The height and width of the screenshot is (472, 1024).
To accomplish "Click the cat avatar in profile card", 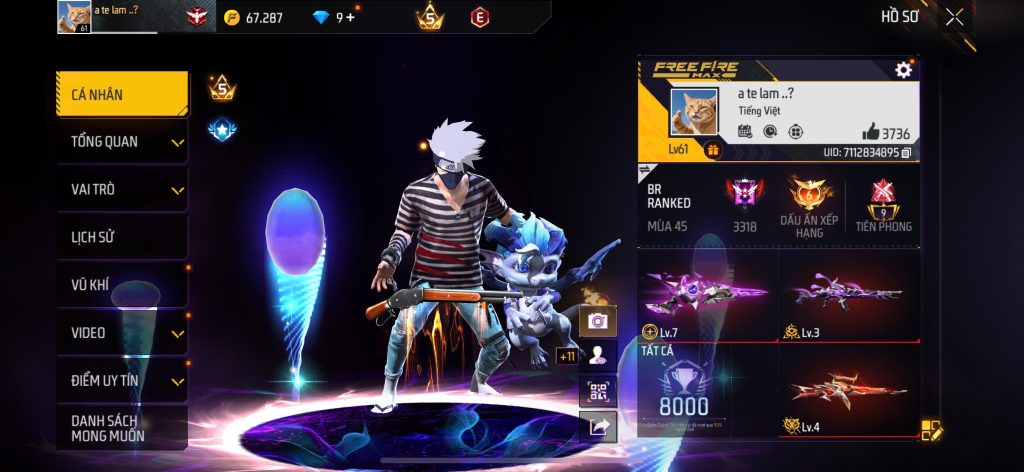I will click(693, 114).
